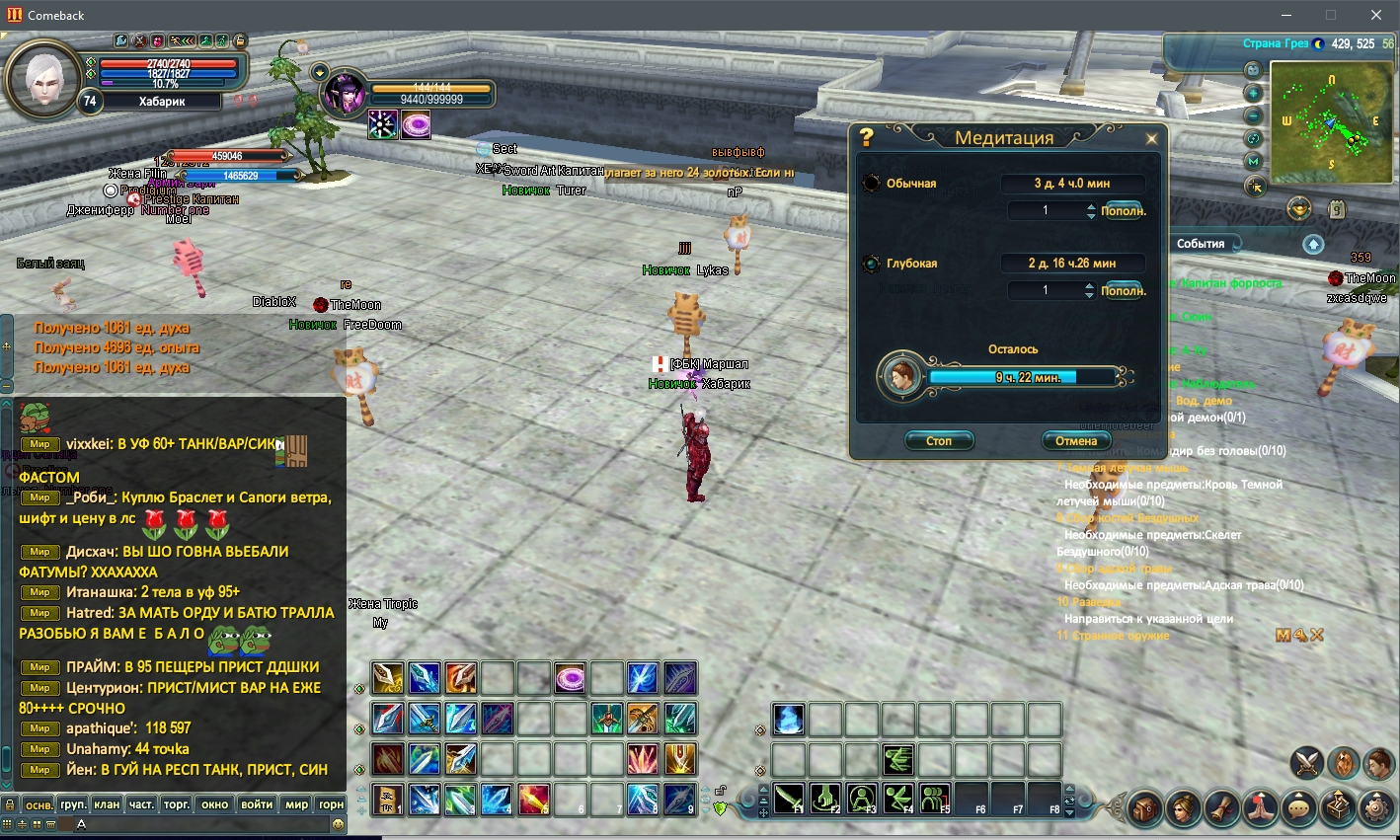Open the gold ingot shop icon
This screenshot has height=840, width=1400.
[1299, 208]
